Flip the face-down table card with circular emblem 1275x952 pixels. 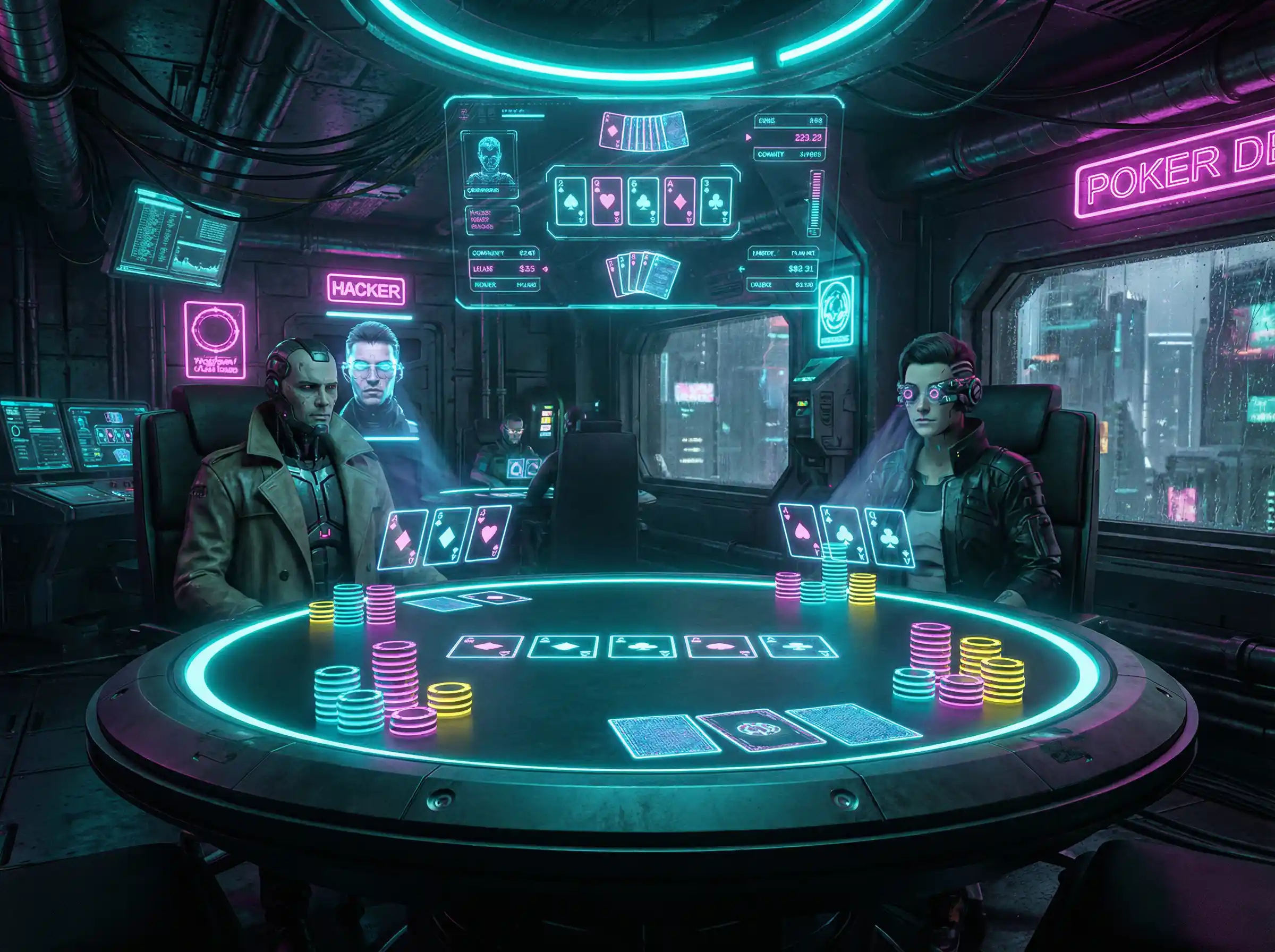[x=760, y=730]
